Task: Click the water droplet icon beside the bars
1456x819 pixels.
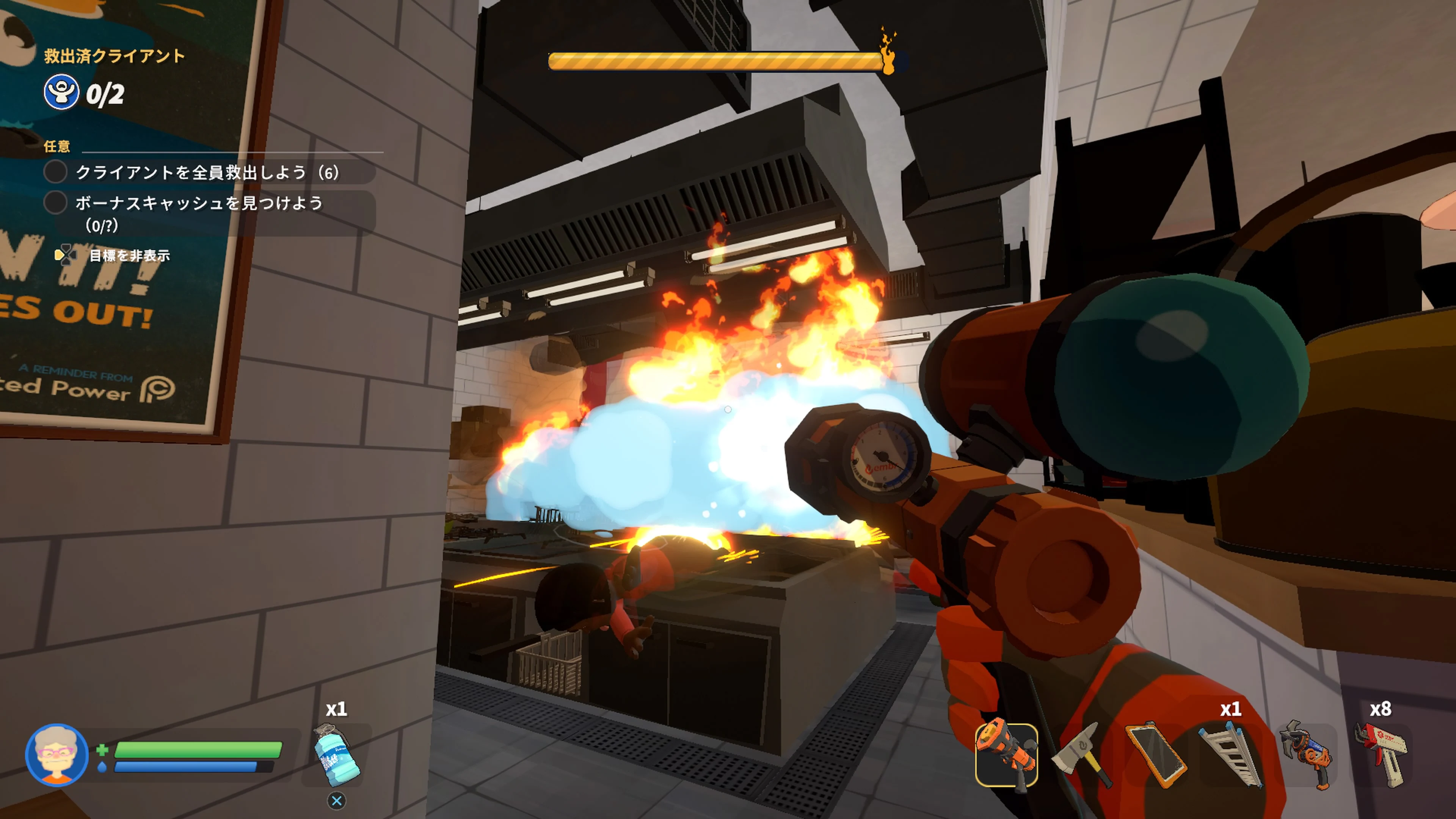Action: tap(102, 767)
